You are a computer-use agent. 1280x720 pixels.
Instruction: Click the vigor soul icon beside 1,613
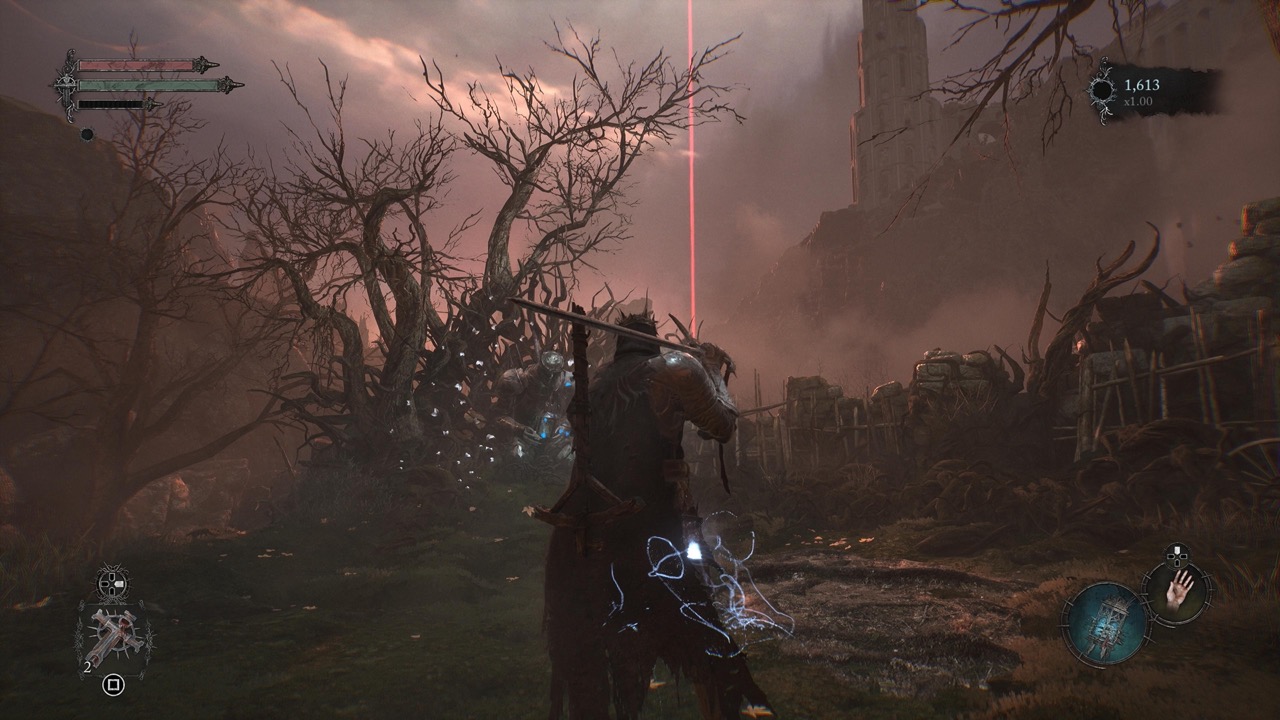tap(1102, 89)
